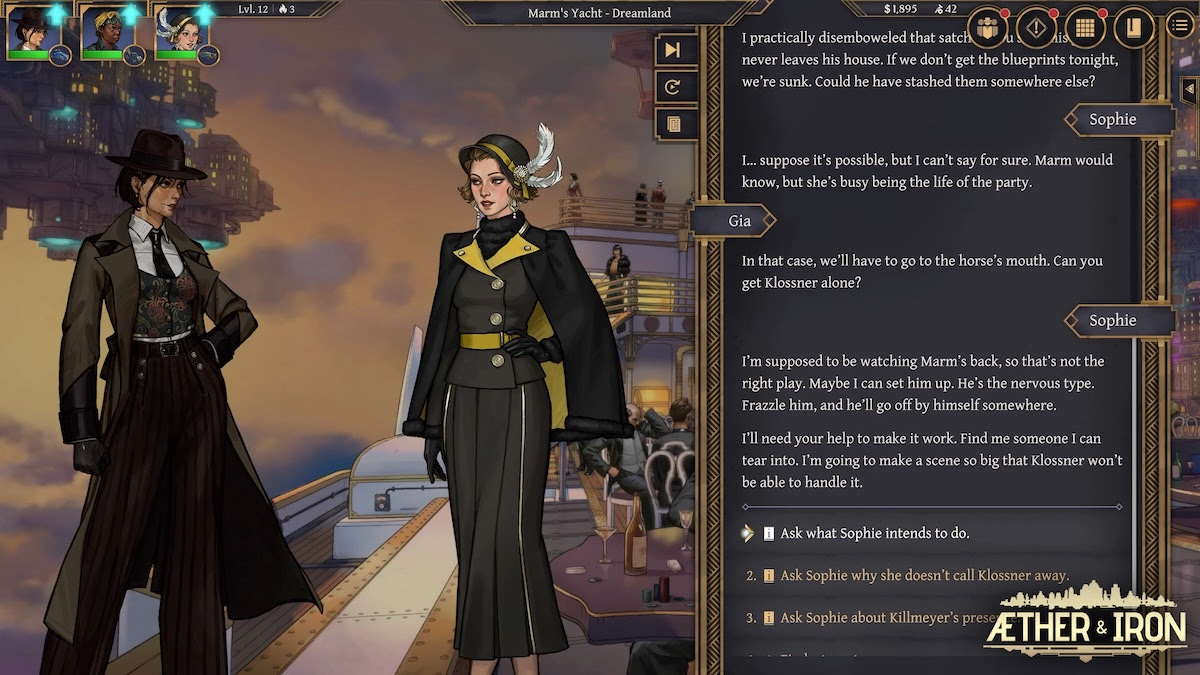Viewport: 1200px width, 675px height.
Task: Collapse the dialogue panel with side arrow
Action: 1188,90
